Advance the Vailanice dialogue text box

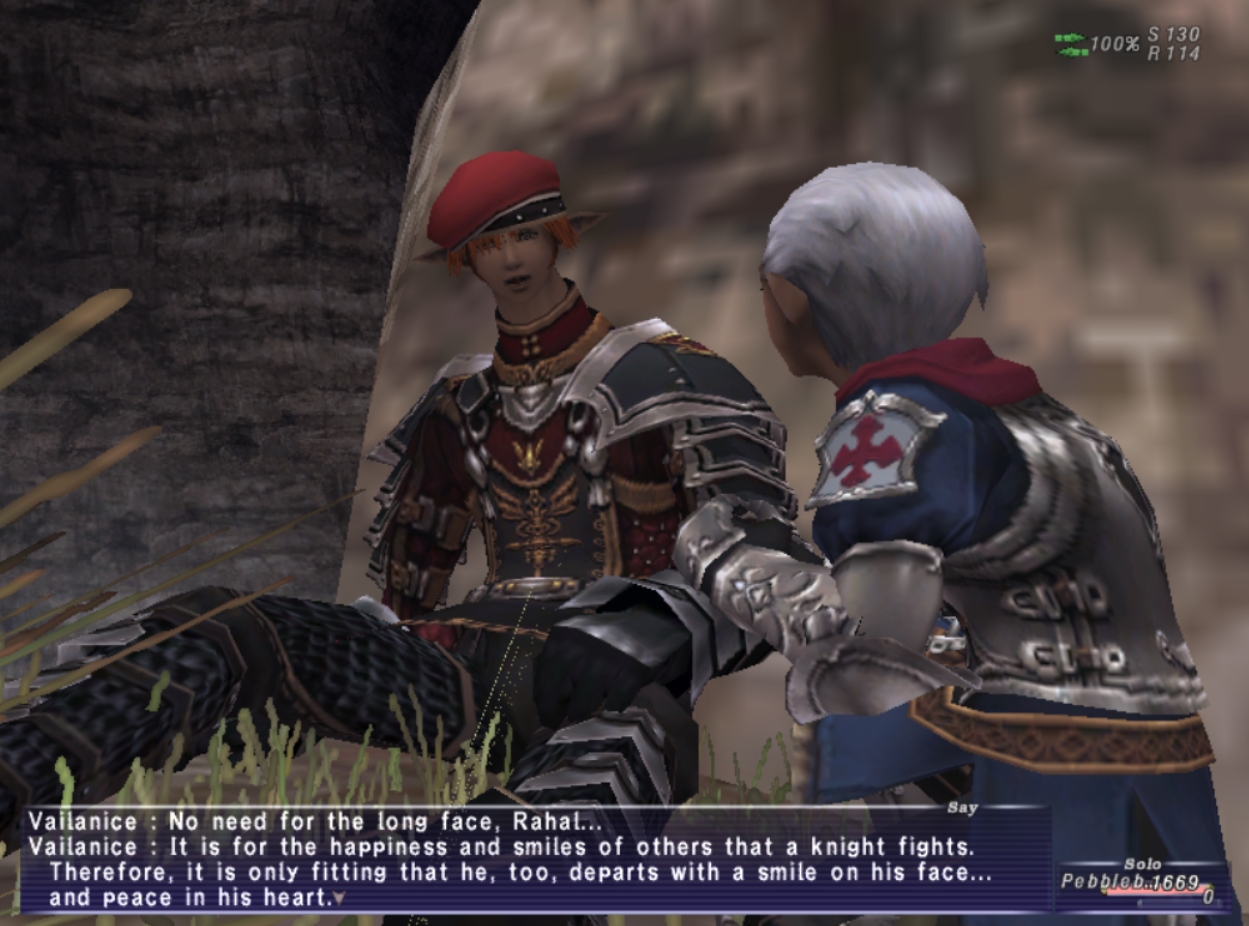520,860
